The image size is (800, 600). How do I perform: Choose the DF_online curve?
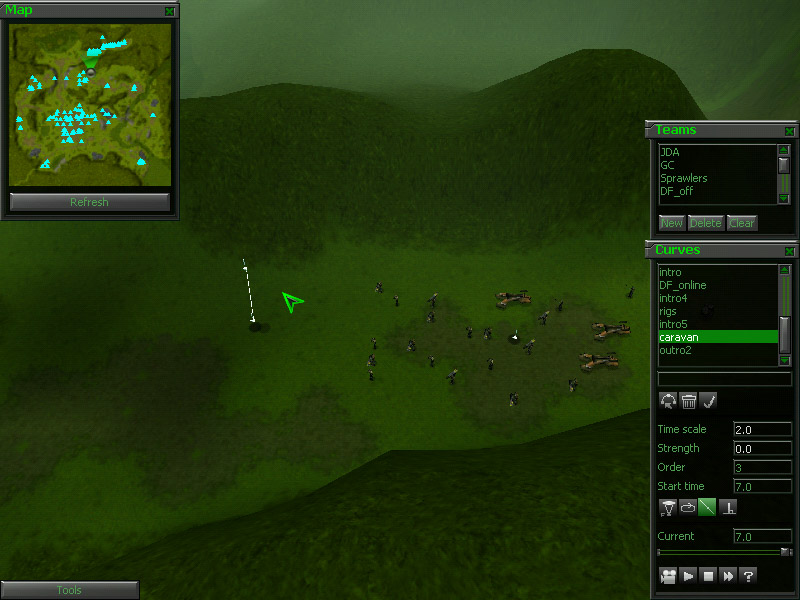(x=682, y=285)
